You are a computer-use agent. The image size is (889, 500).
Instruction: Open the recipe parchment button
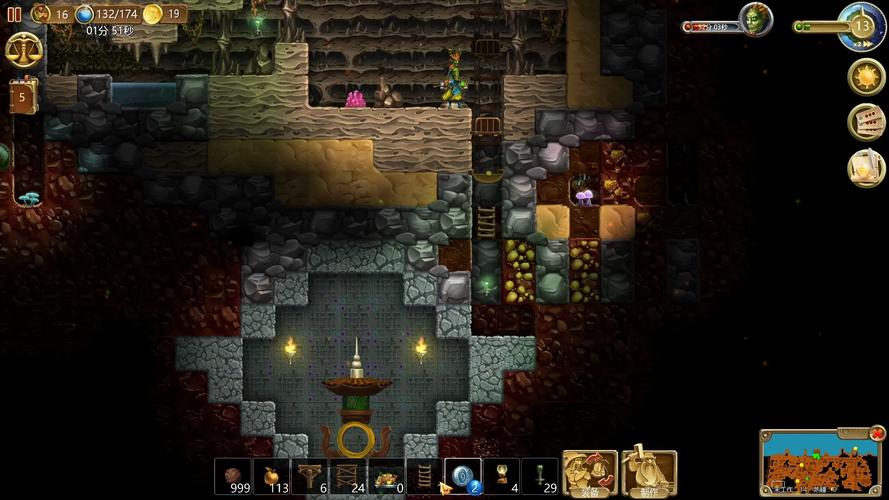[866, 167]
